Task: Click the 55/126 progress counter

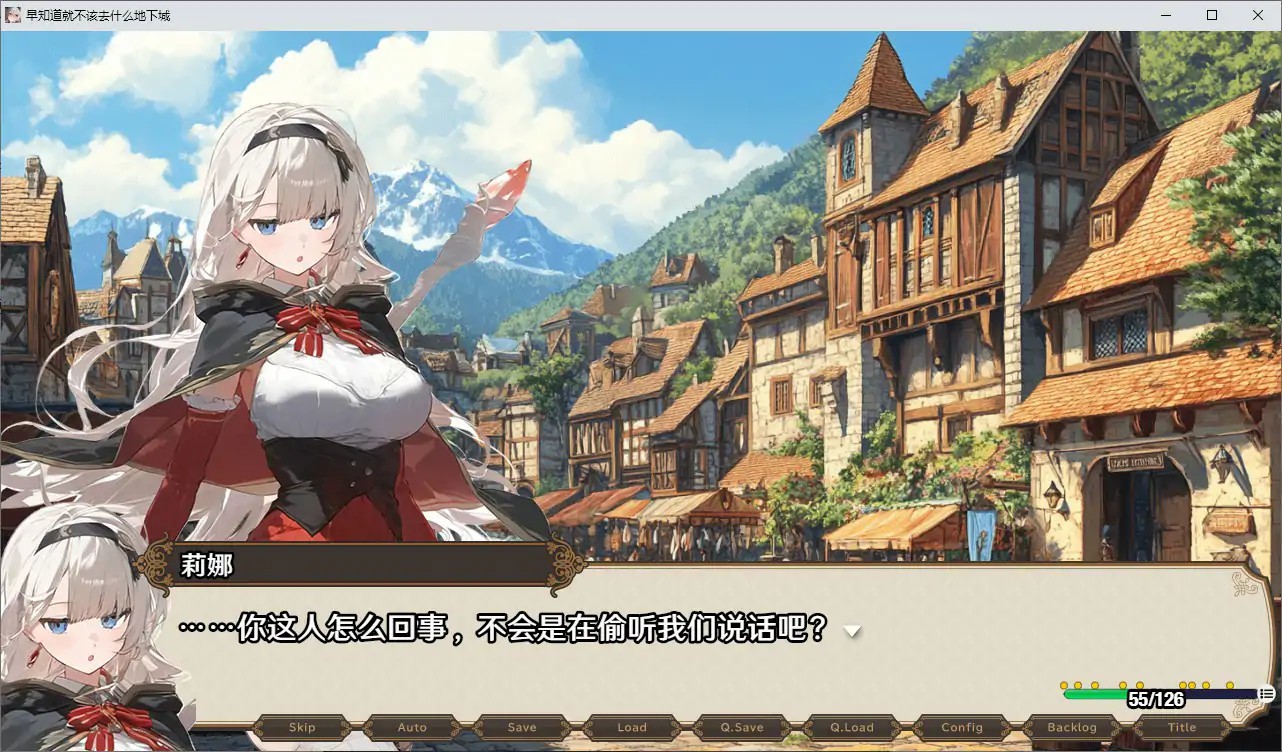Action: click(1157, 697)
